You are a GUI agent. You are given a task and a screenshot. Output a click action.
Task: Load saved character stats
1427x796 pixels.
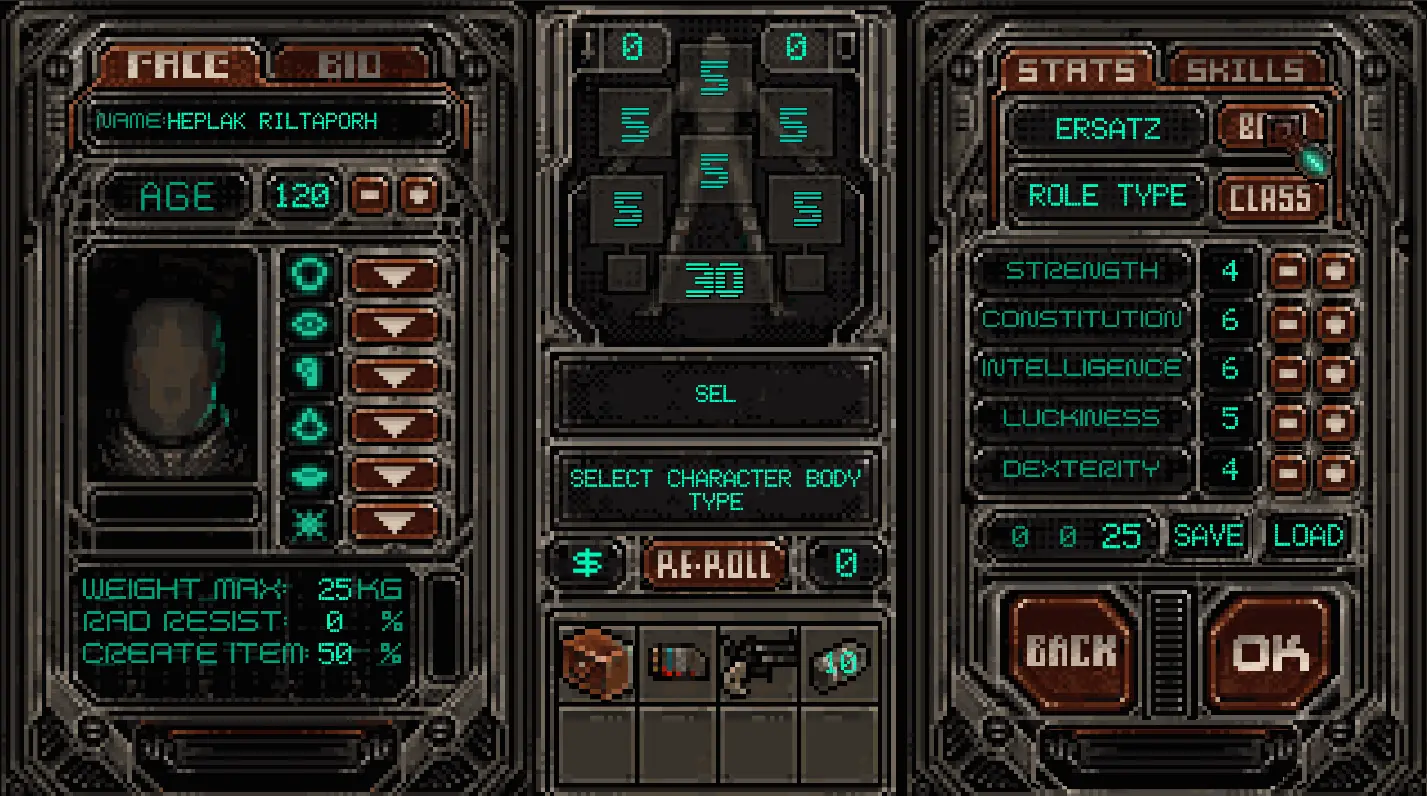[x=1308, y=536]
